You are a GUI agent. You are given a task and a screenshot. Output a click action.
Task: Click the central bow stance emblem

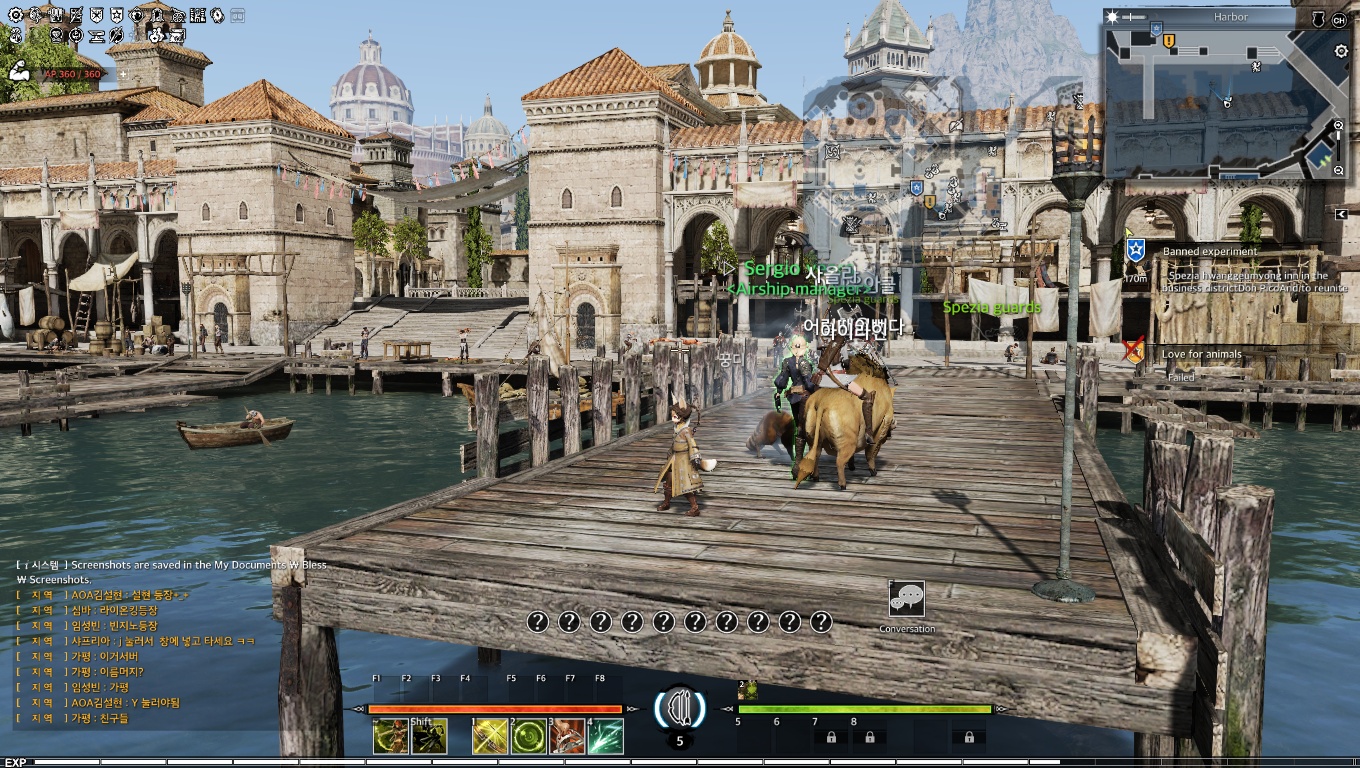click(680, 706)
